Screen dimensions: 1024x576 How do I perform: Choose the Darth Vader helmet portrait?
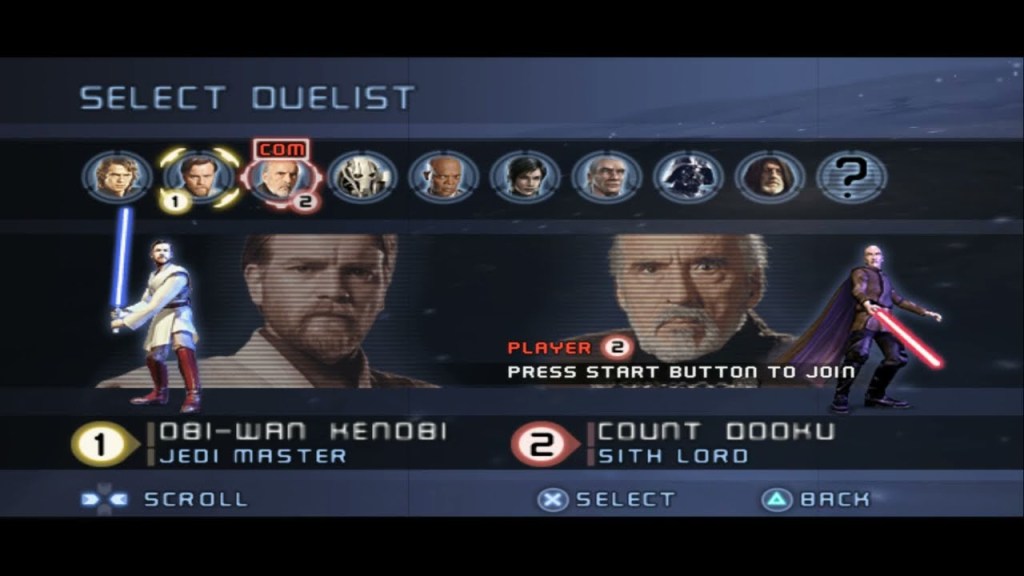pyautogui.click(x=689, y=178)
